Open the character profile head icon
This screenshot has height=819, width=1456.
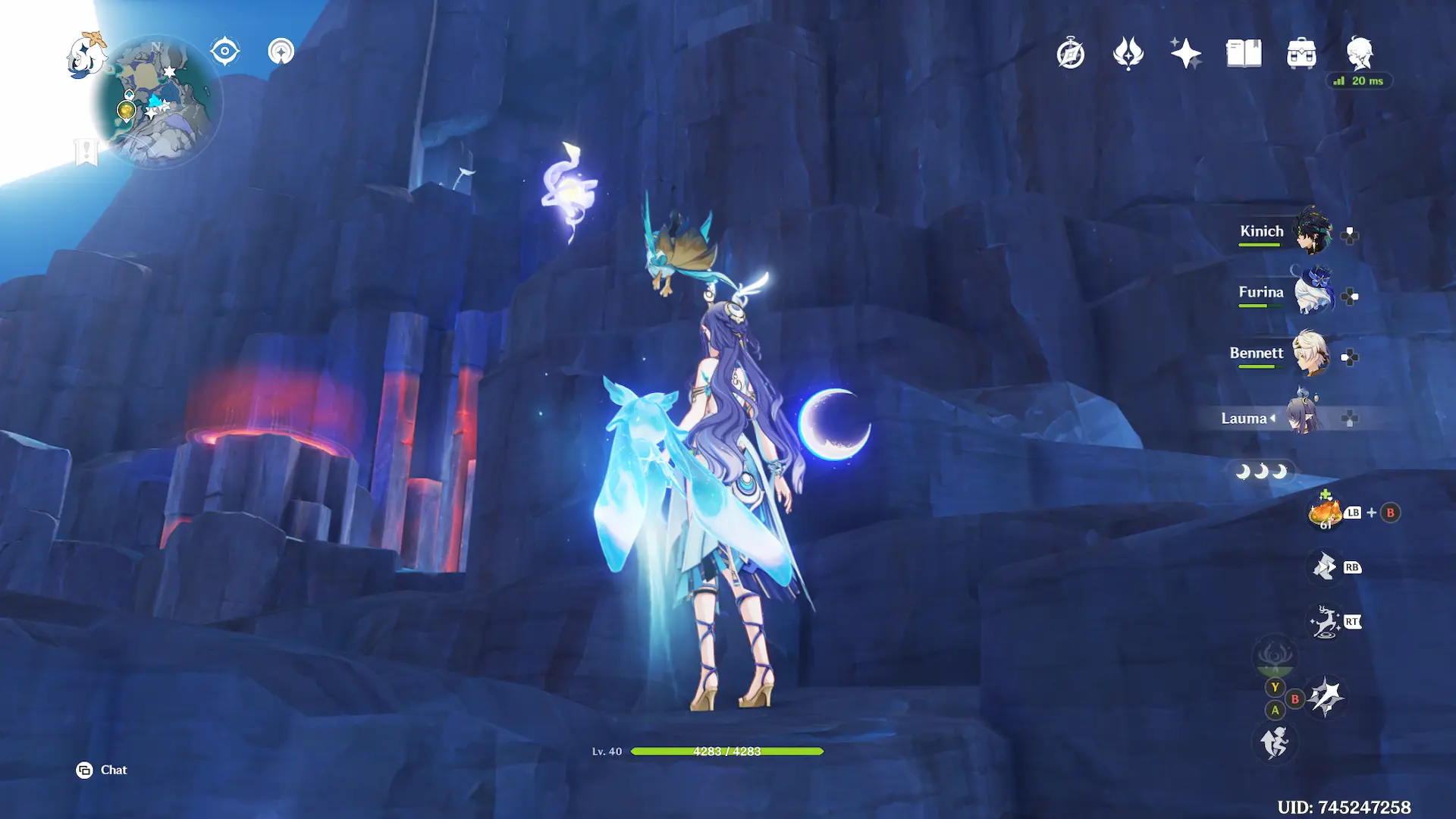tap(1360, 54)
